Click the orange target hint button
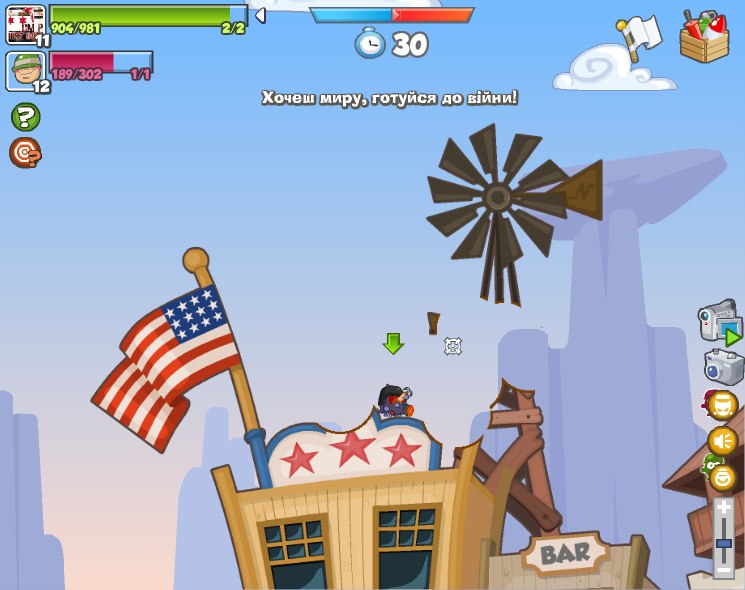Image resolution: width=745 pixels, height=590 pixels. (x=25, y=152)
